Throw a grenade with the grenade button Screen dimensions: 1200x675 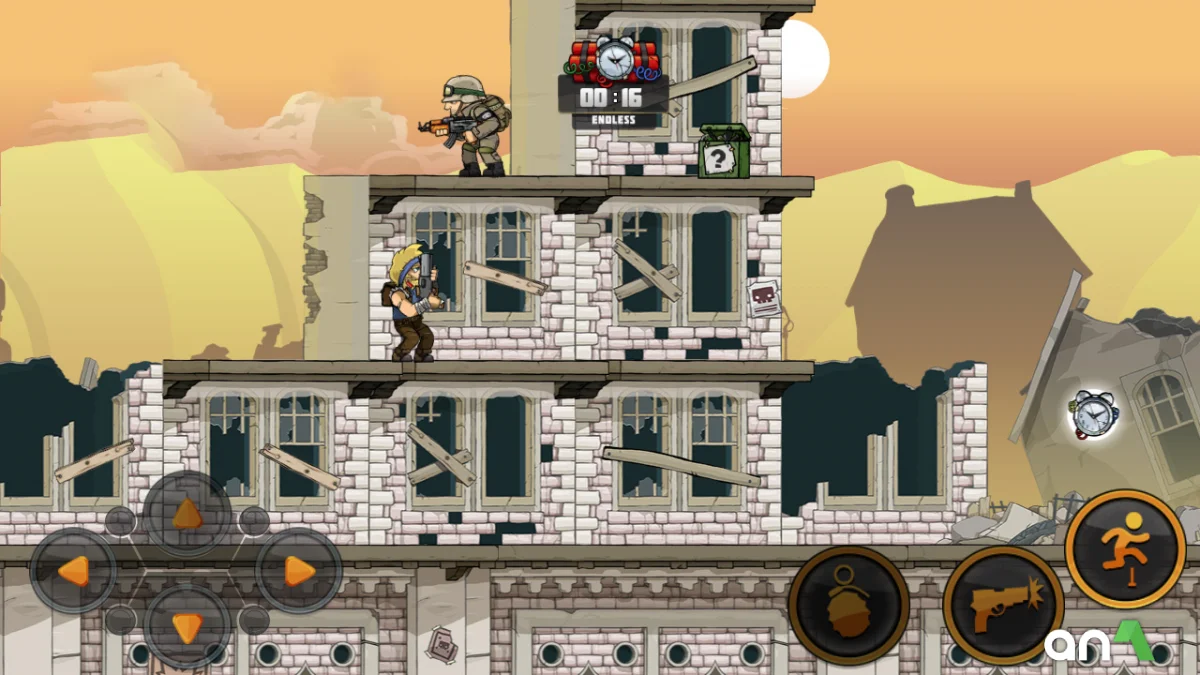point(848,605)
